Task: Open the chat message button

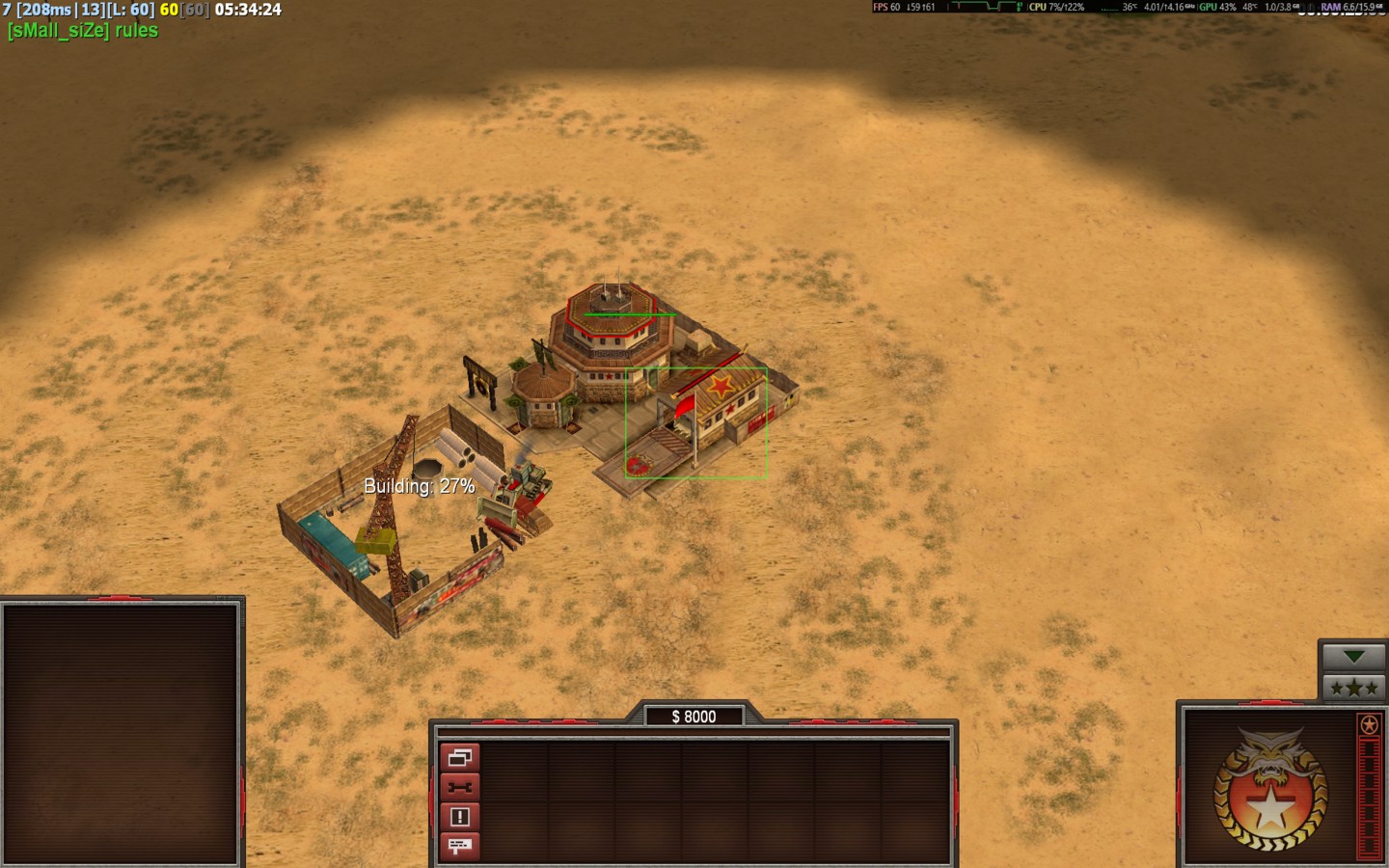Action: 459,846
